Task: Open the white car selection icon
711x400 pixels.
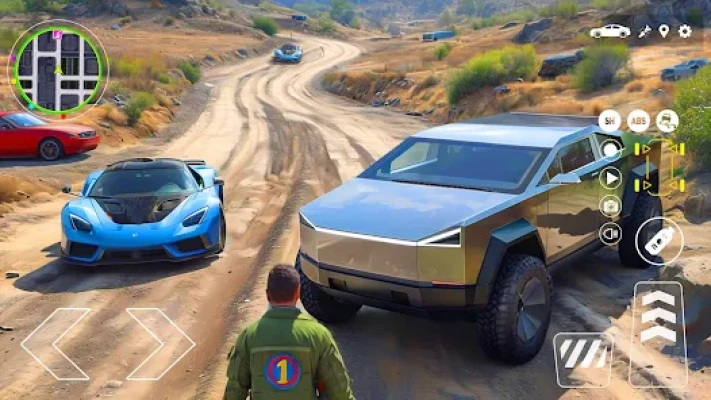Action: (610, 31)
